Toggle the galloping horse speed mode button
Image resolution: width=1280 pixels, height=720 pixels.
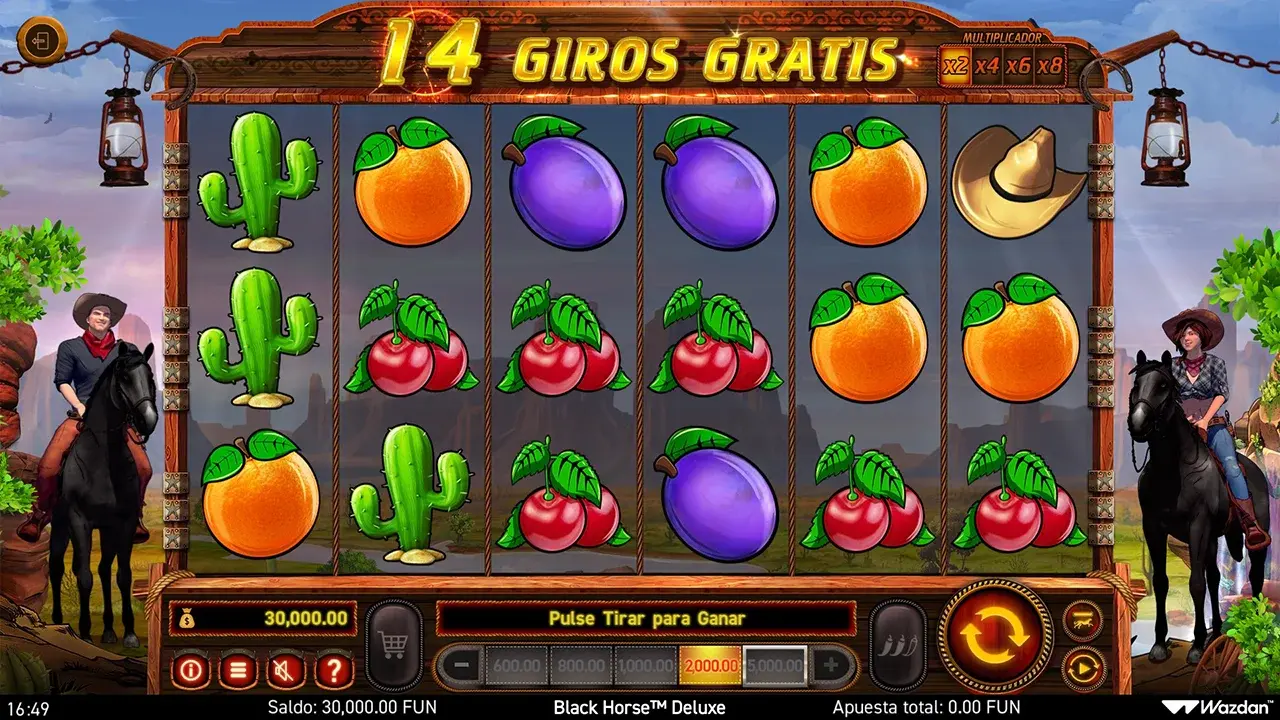[x=1083, y=621]
